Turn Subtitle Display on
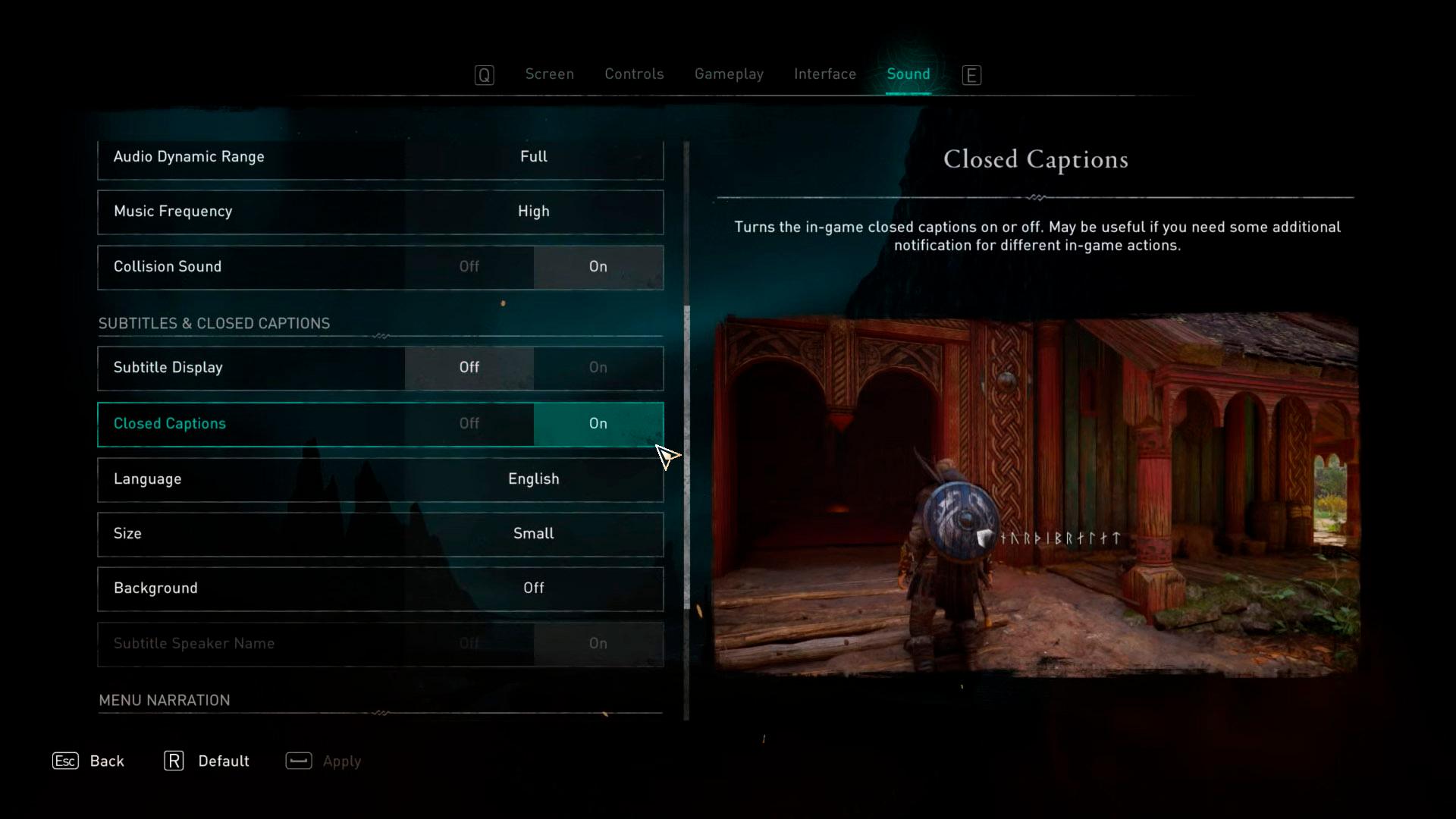The height and width of the screenshot is (819, 1456). (x=598, y=368)
